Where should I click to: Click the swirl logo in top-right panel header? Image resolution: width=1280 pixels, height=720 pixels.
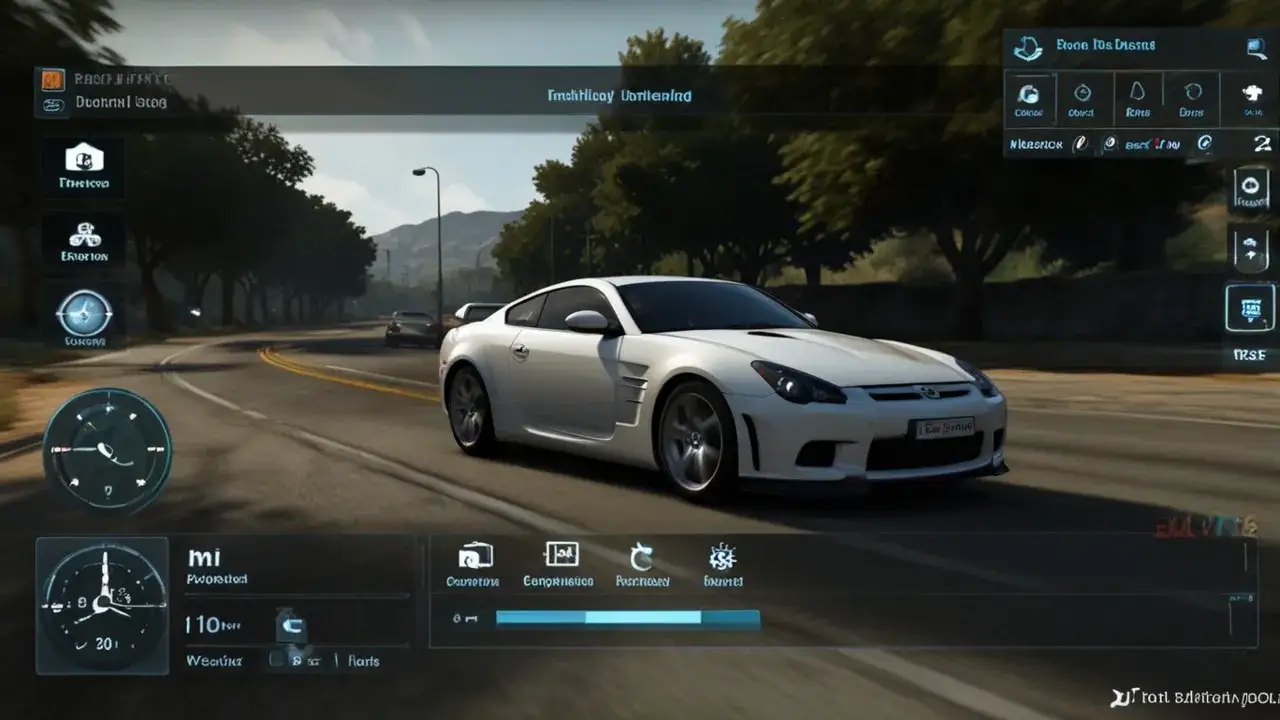(1028, 47)
